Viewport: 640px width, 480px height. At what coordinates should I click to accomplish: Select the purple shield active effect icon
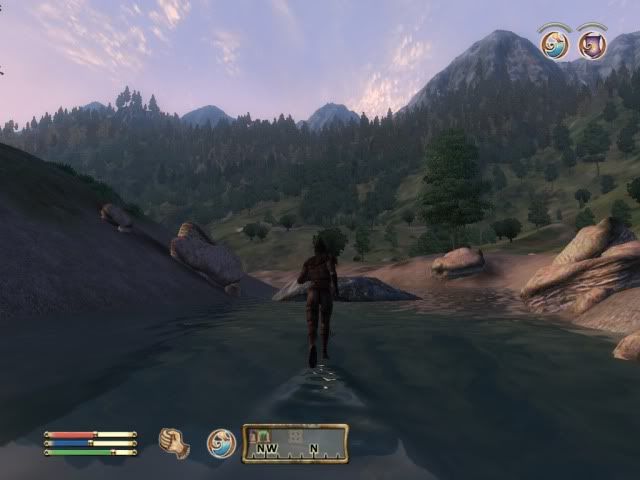click(x=592, y=44)
